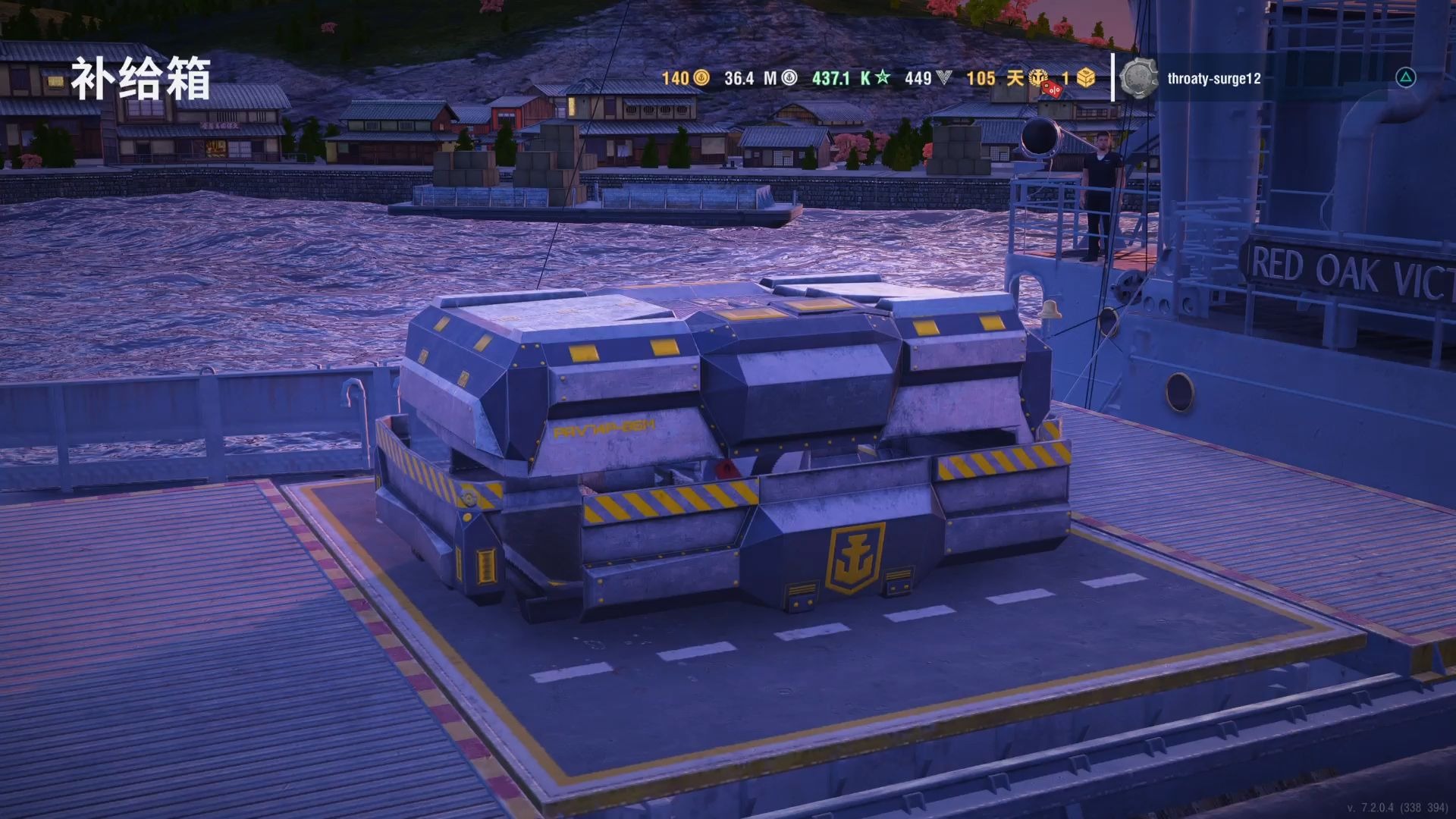The width and height of the screenshot is (1456, 819).
Task: Select the gold crate counter icon
Action: (x=1086, y=78)
